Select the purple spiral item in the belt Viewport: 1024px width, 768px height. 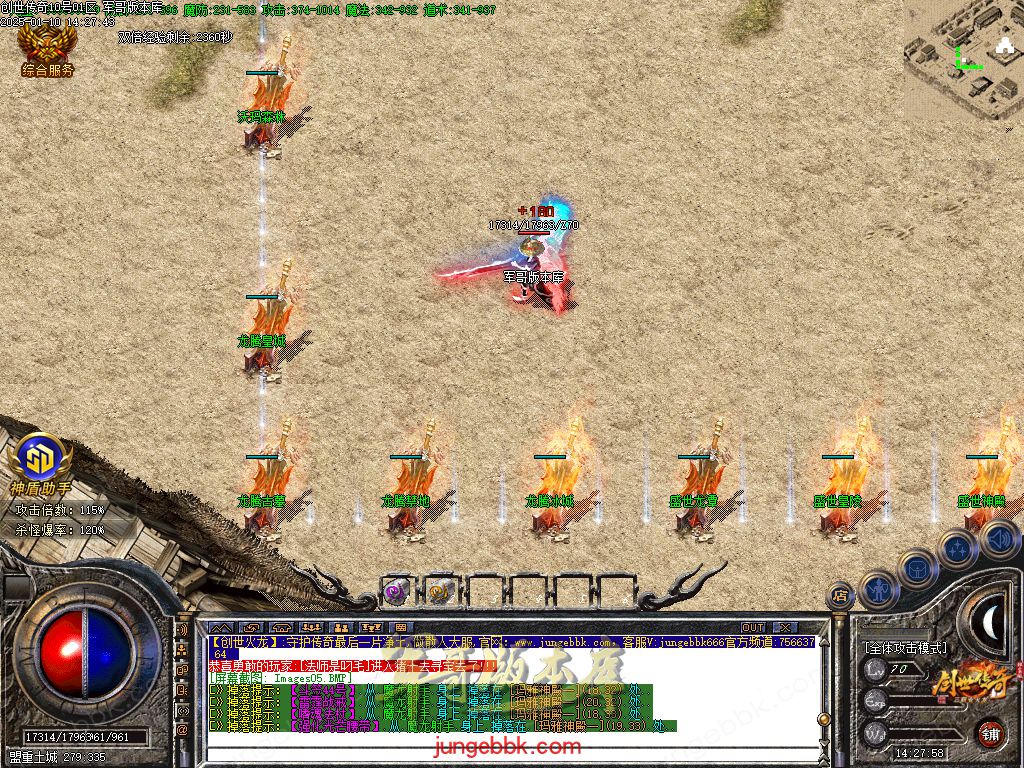coord(395,591)
